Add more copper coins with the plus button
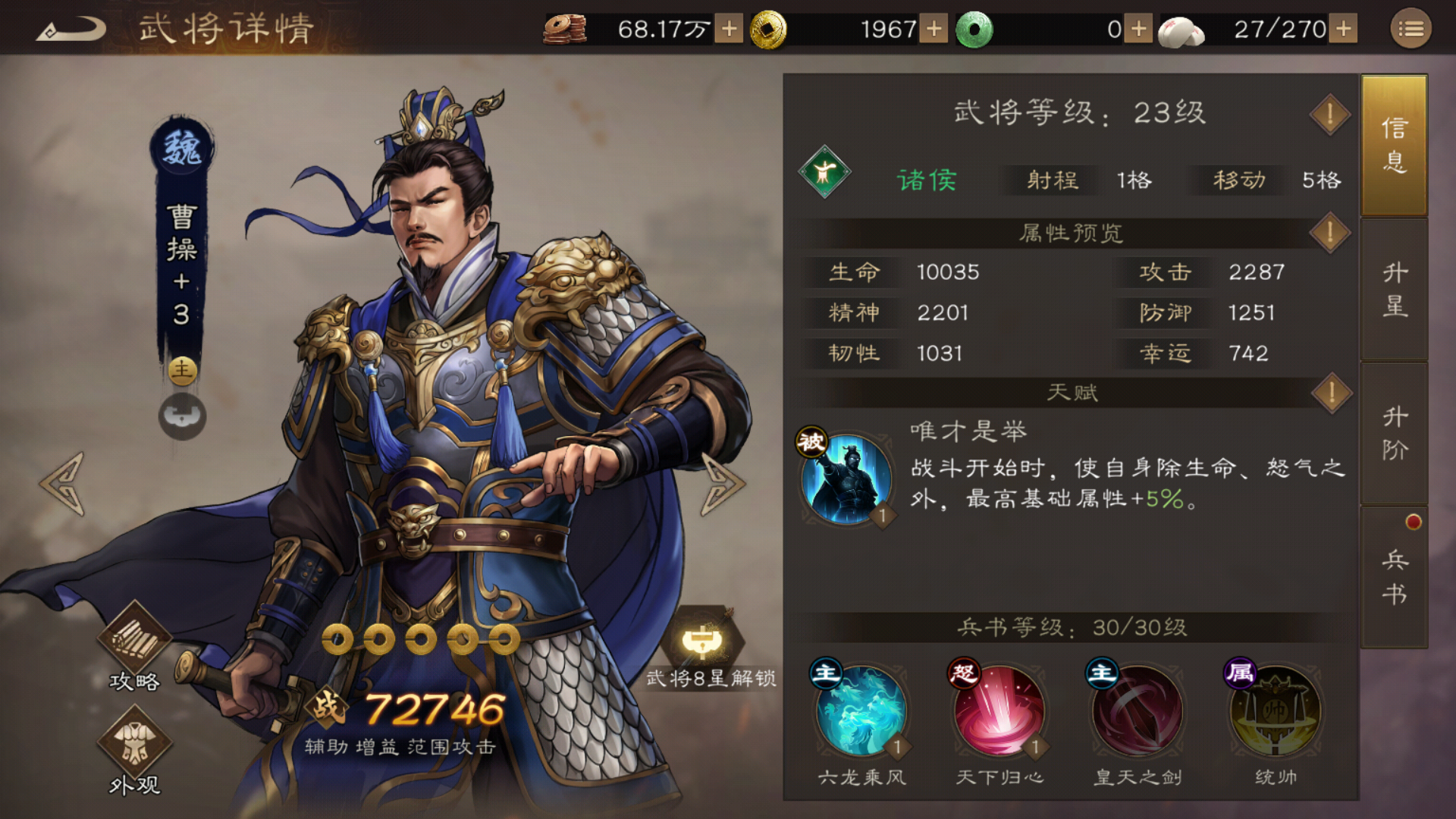Image resolution: width=1456 pixels, height=819 pixels. click(729, 30)
